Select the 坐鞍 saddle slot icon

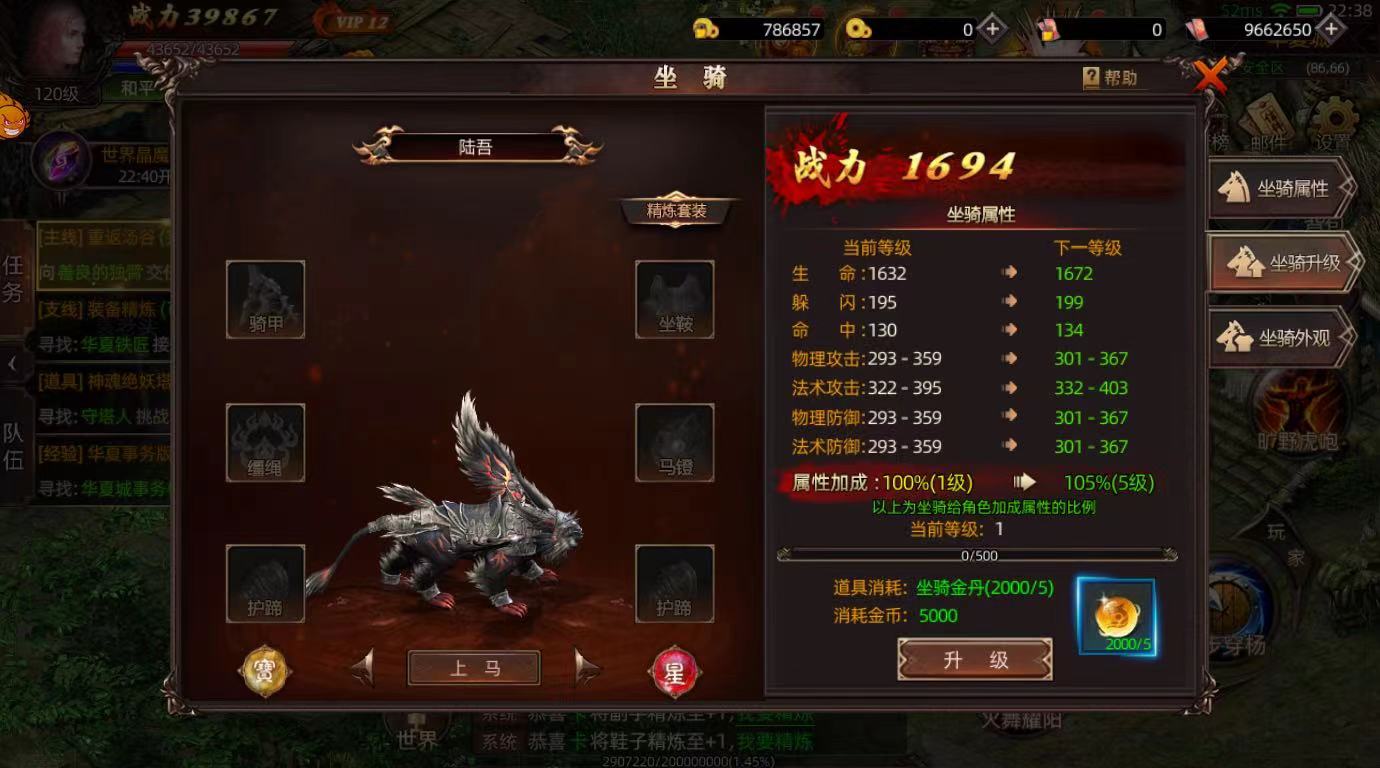click(675, 297)
